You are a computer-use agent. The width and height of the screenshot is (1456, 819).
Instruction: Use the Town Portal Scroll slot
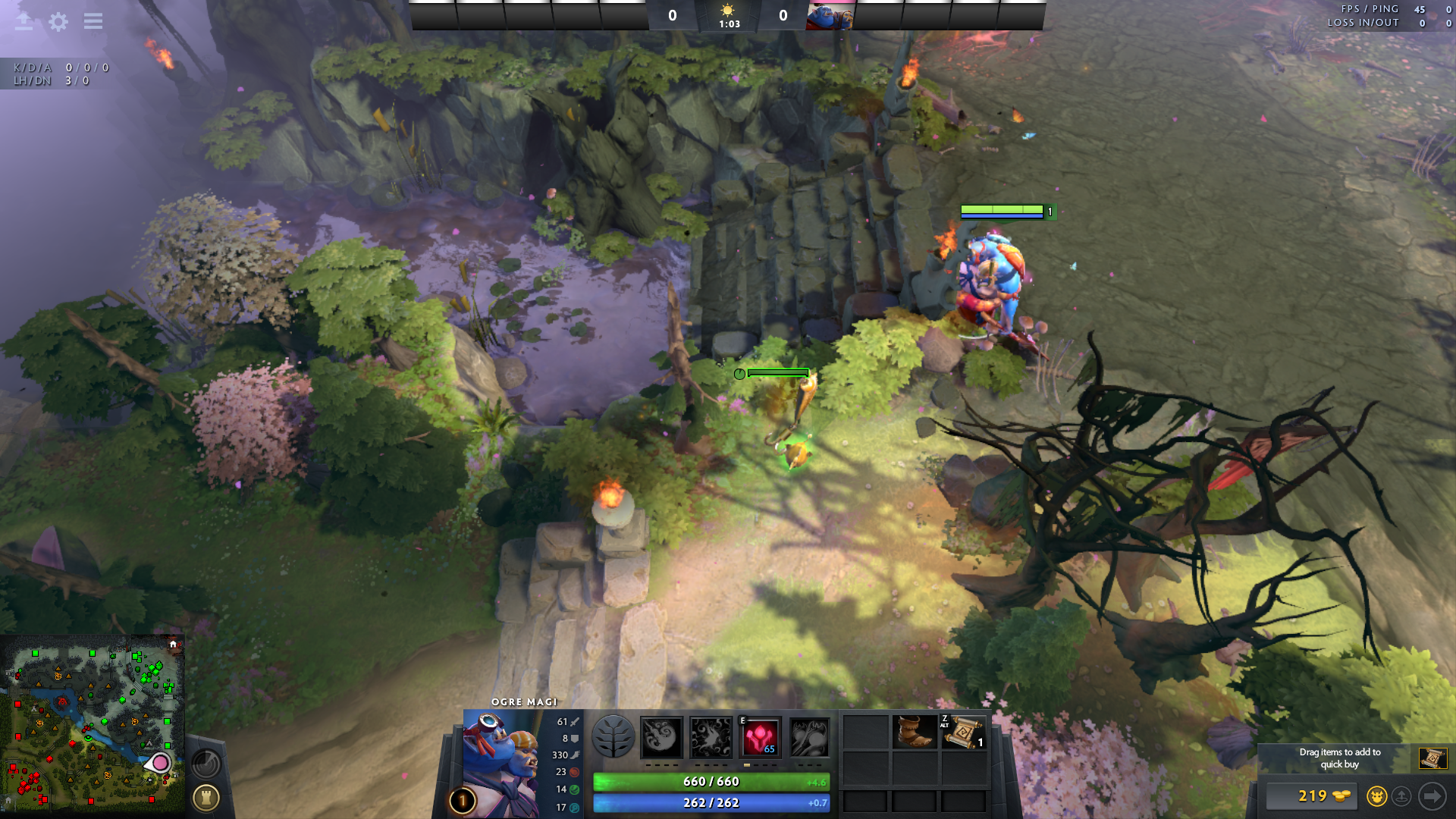pos(963,732)
